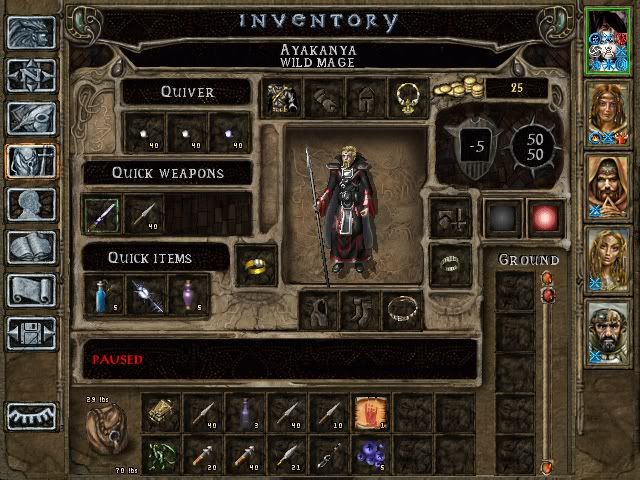Open the area map from the sidebar
The width and height of the screenshot is (640, 480).
[30, 75]
